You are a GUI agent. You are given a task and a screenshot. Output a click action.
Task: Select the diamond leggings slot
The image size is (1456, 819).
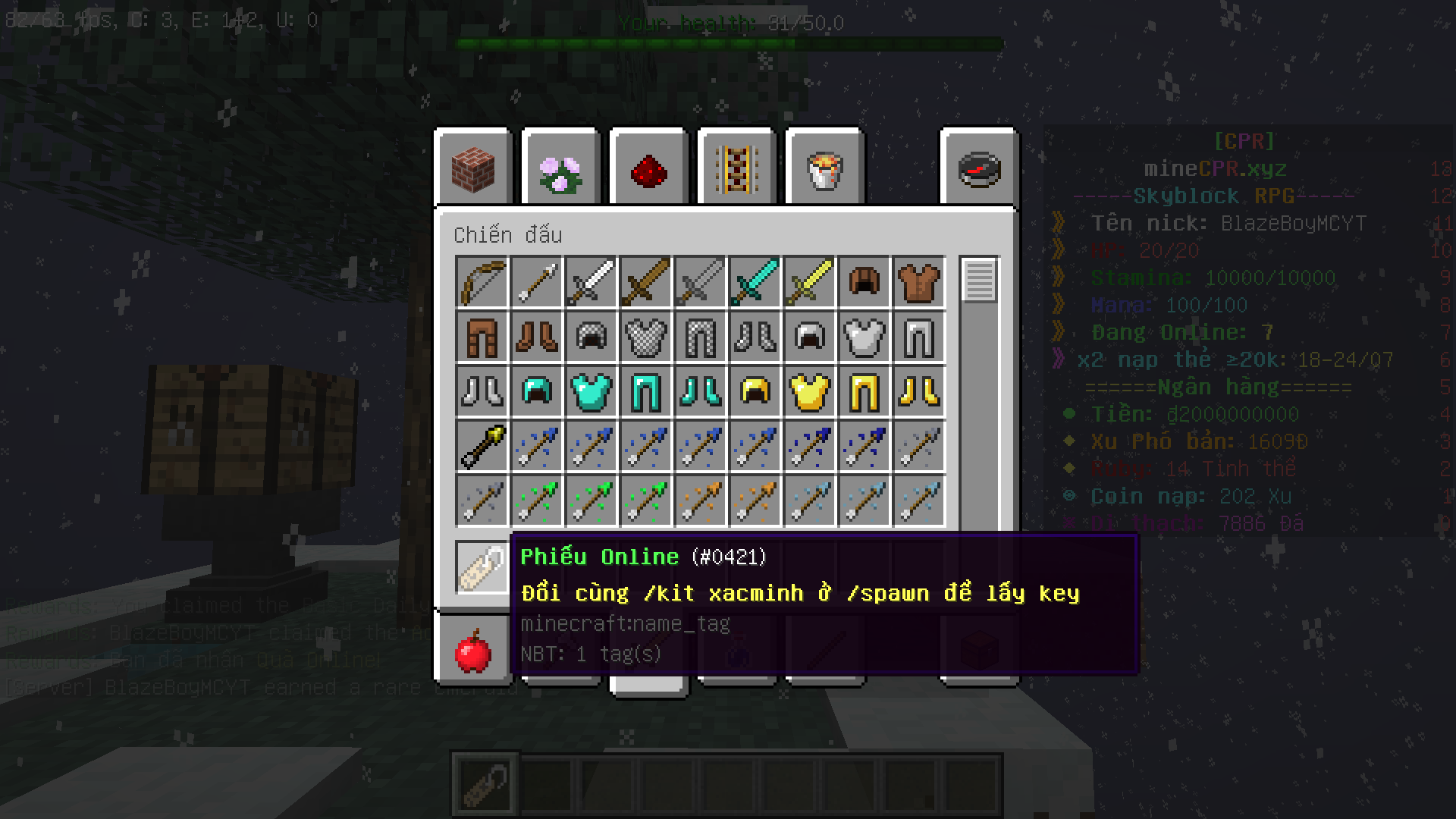[646, 391]
